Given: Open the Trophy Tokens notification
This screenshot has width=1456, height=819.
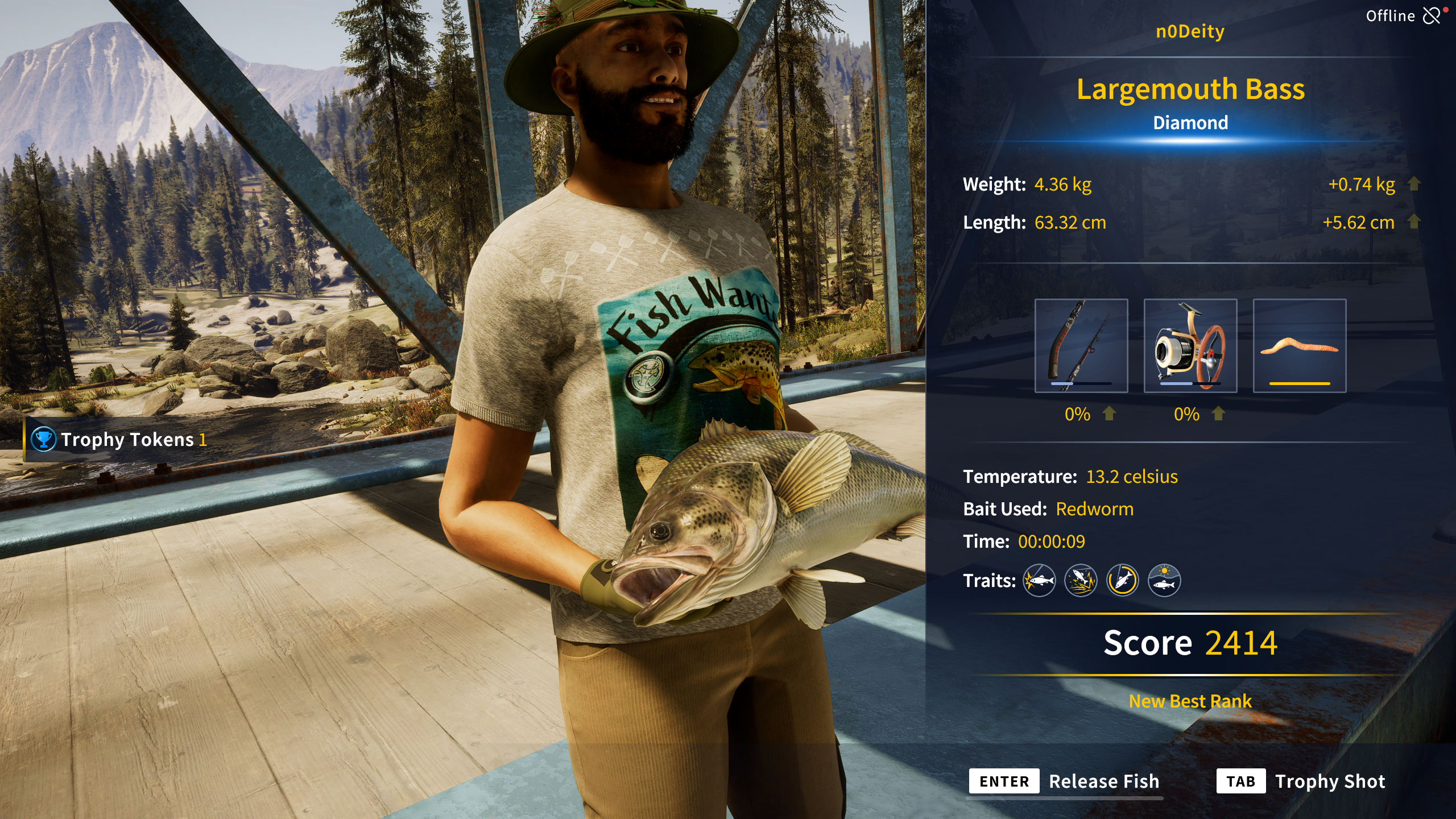Looking at the screenshot, I should (119, 440).
